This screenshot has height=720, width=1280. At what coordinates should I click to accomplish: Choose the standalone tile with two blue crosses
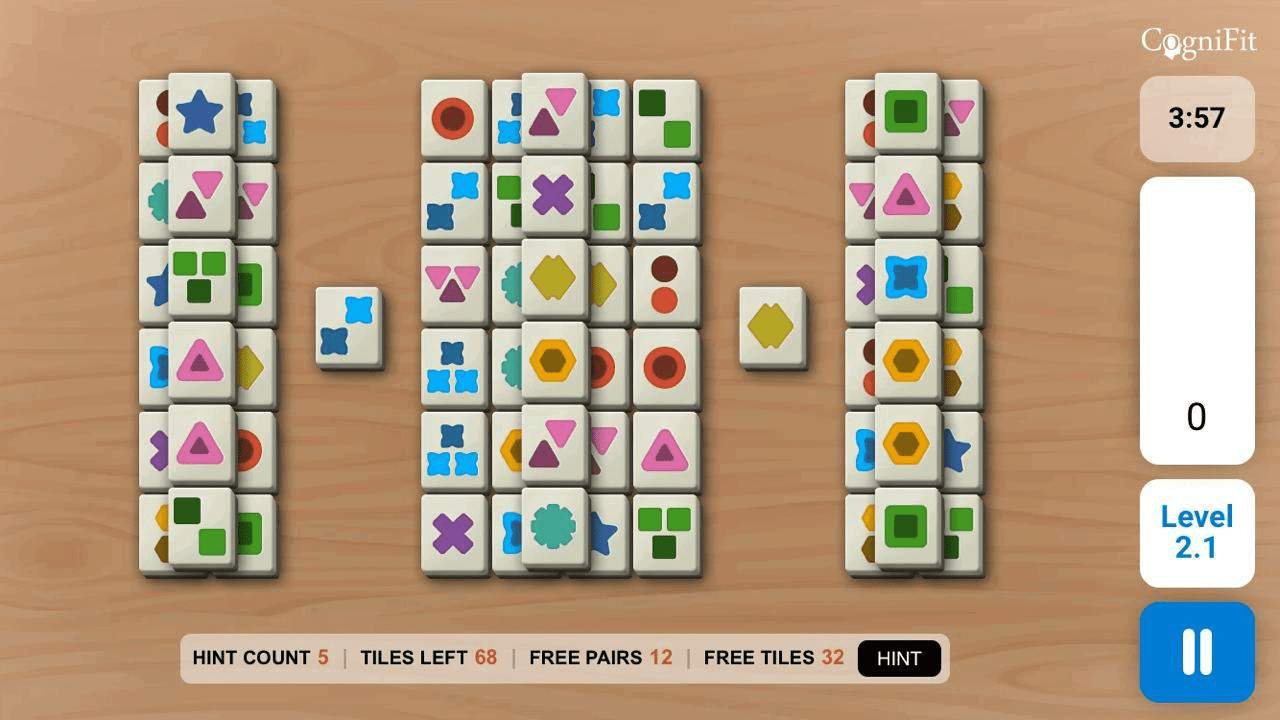click(347, 327)
